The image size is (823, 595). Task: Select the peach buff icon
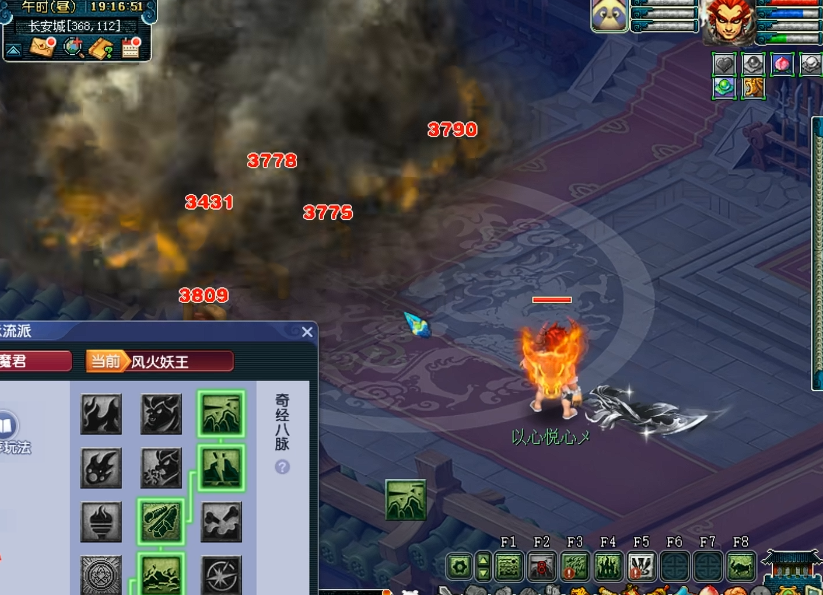782,64
